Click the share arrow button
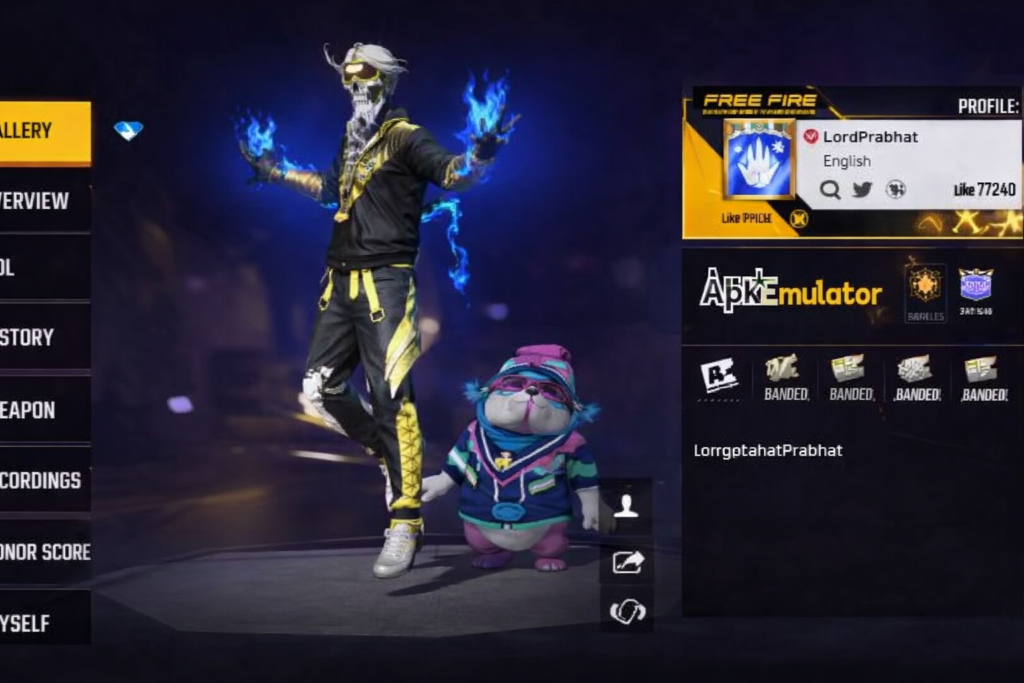Viewport: 1024px width, 683px height. pyautogui.click(x=627, y=561)
